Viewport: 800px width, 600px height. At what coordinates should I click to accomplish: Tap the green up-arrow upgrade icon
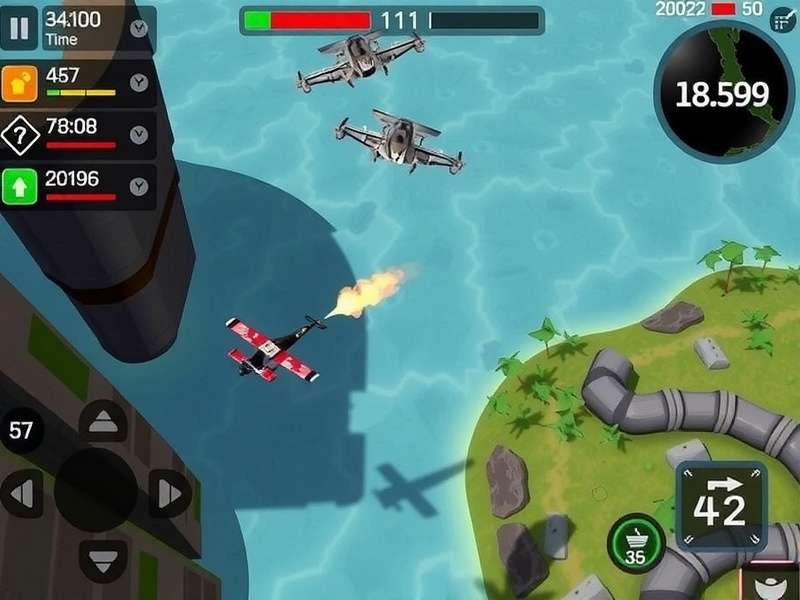pyautogui.click(x=19, y=186)
